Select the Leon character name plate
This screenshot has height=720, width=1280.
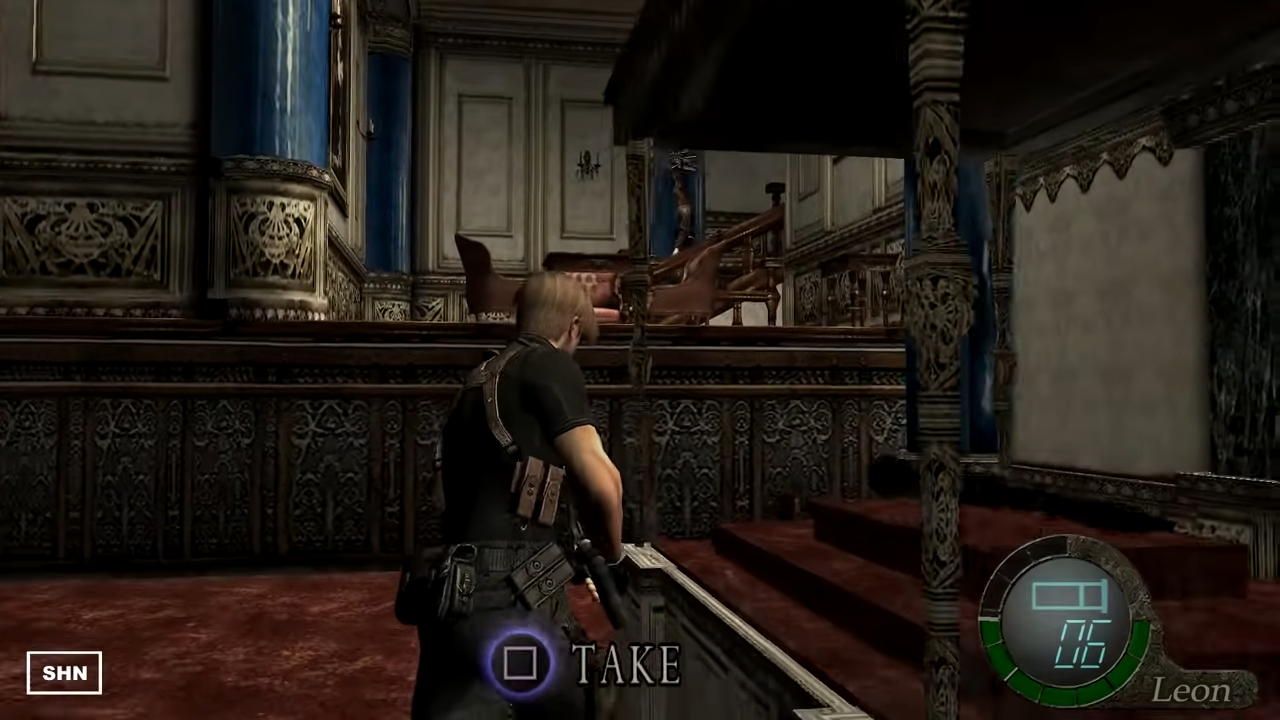click(x=1190, y=690)
